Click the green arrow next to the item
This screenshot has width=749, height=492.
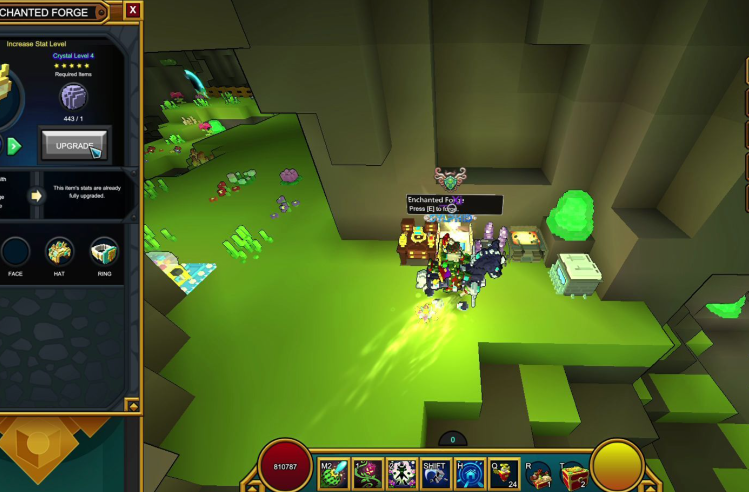click(x=14, y=146)
